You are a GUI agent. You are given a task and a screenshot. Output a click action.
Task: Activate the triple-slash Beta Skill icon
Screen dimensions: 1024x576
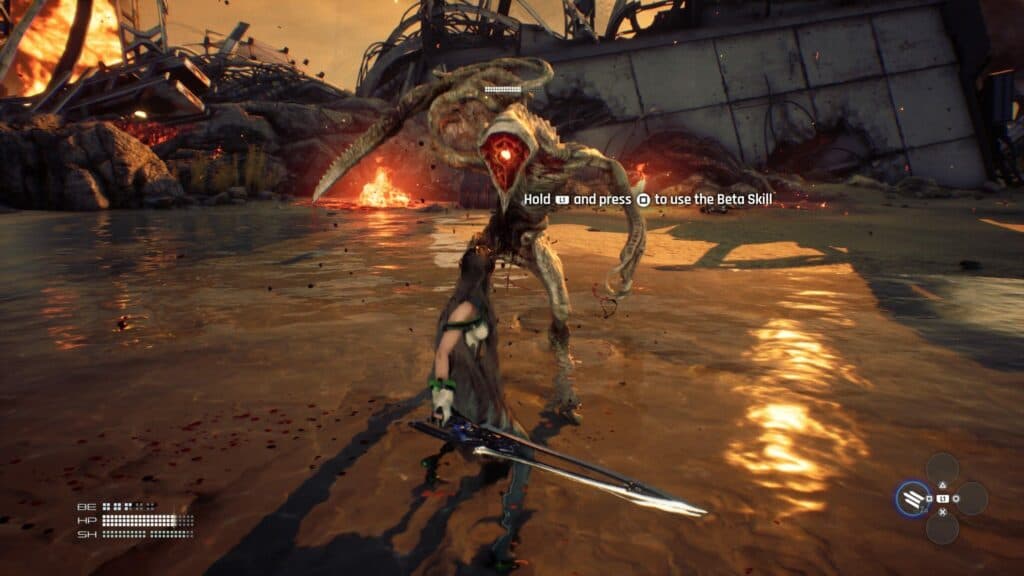point(911,498)
